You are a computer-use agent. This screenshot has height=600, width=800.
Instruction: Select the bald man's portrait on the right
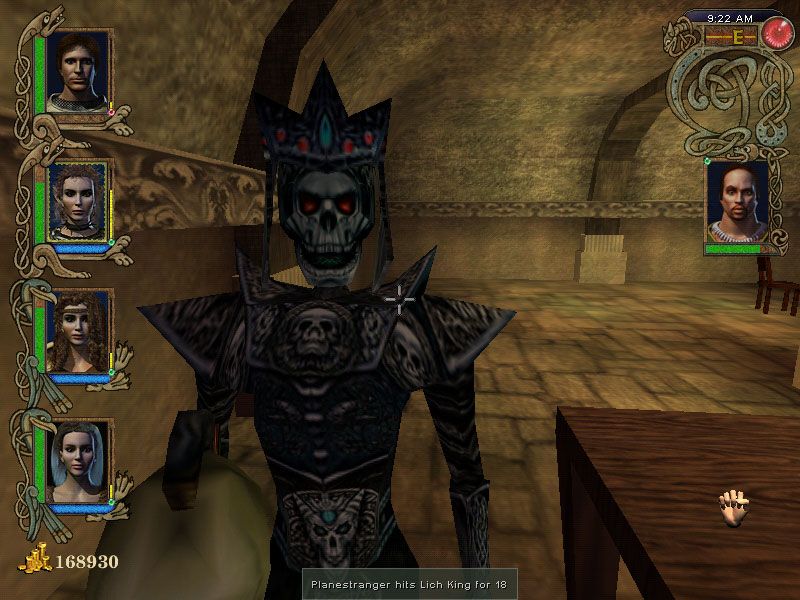pos(736,203)
